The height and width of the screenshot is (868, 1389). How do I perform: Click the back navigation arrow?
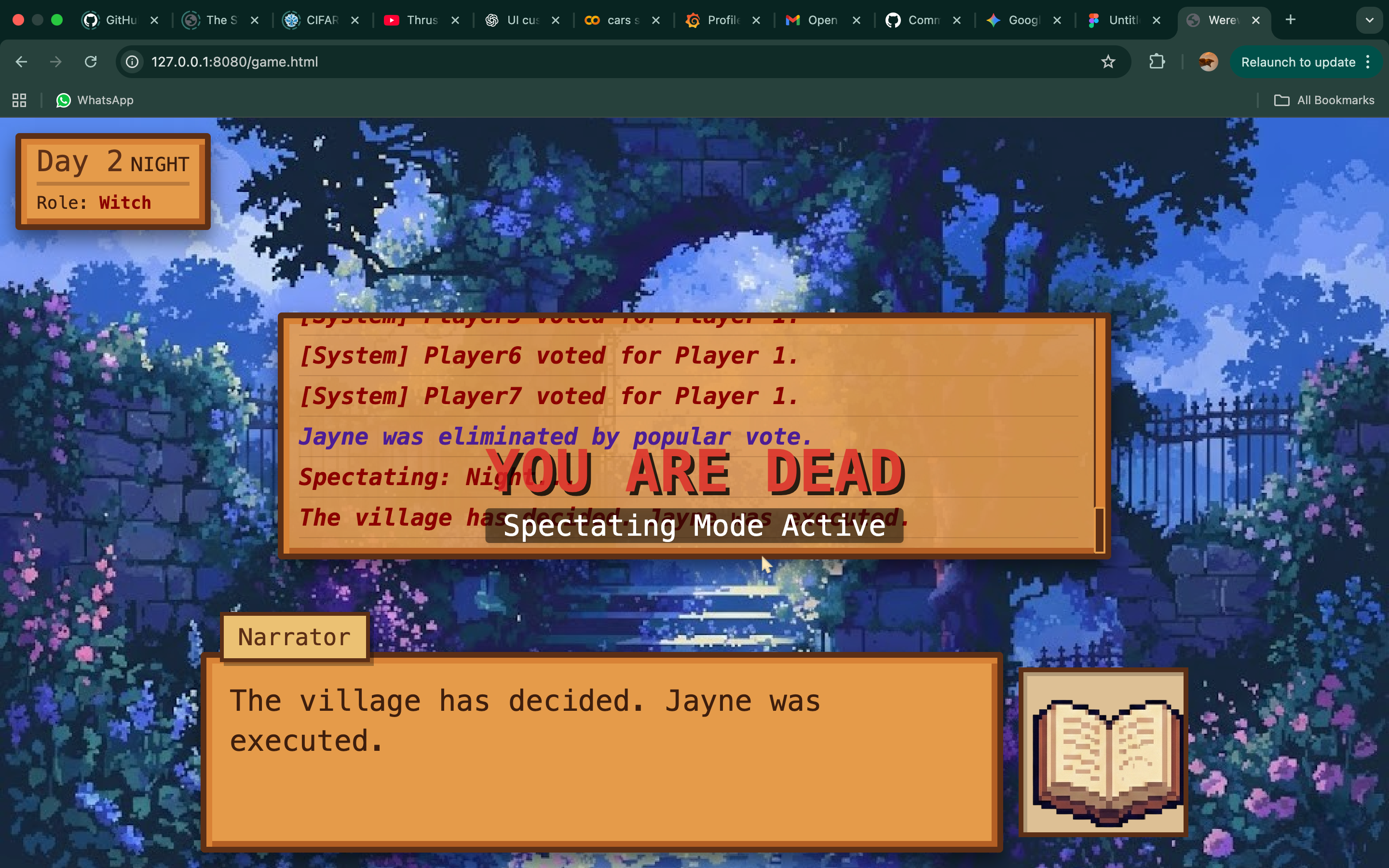21,61
